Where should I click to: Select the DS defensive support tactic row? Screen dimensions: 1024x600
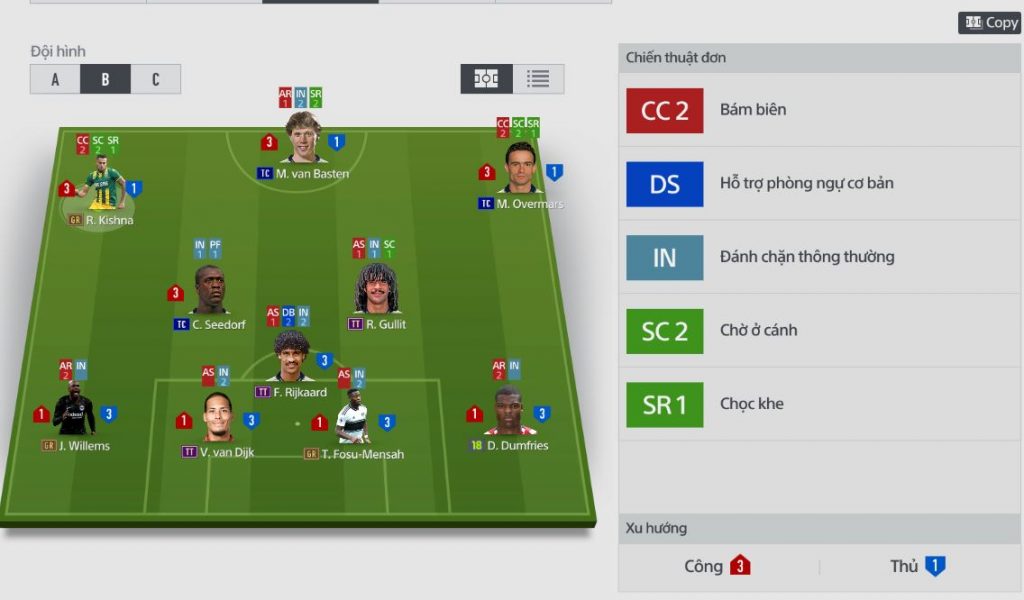[819, 184]
